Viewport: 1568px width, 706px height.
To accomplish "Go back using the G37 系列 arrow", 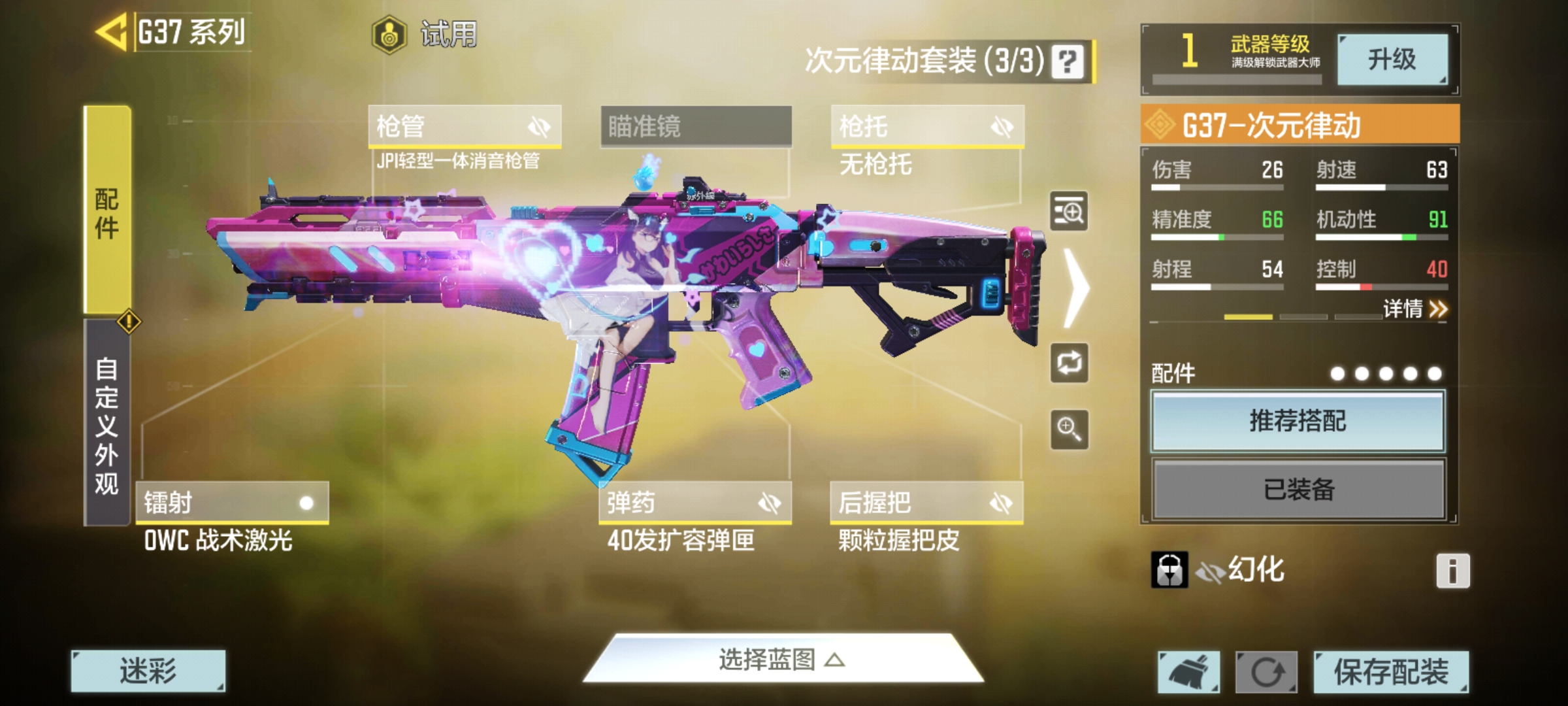I will pos(112,32).
